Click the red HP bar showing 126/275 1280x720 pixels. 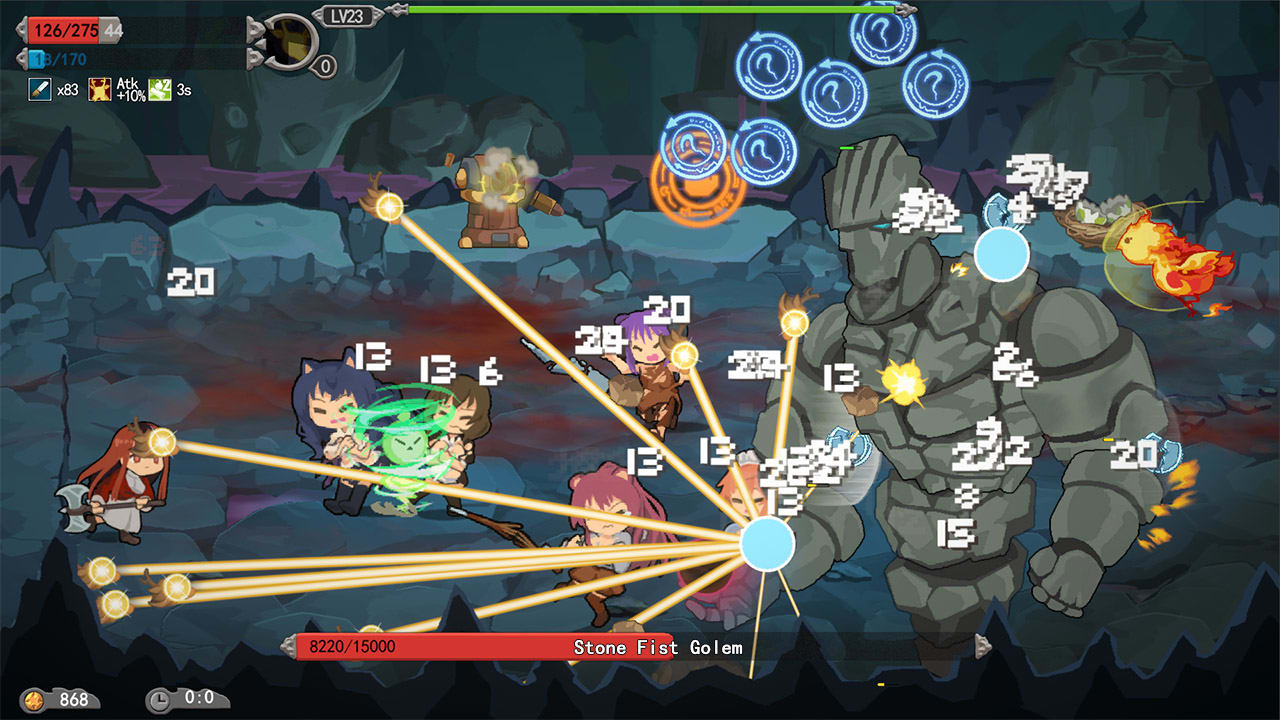click(64, 31)
